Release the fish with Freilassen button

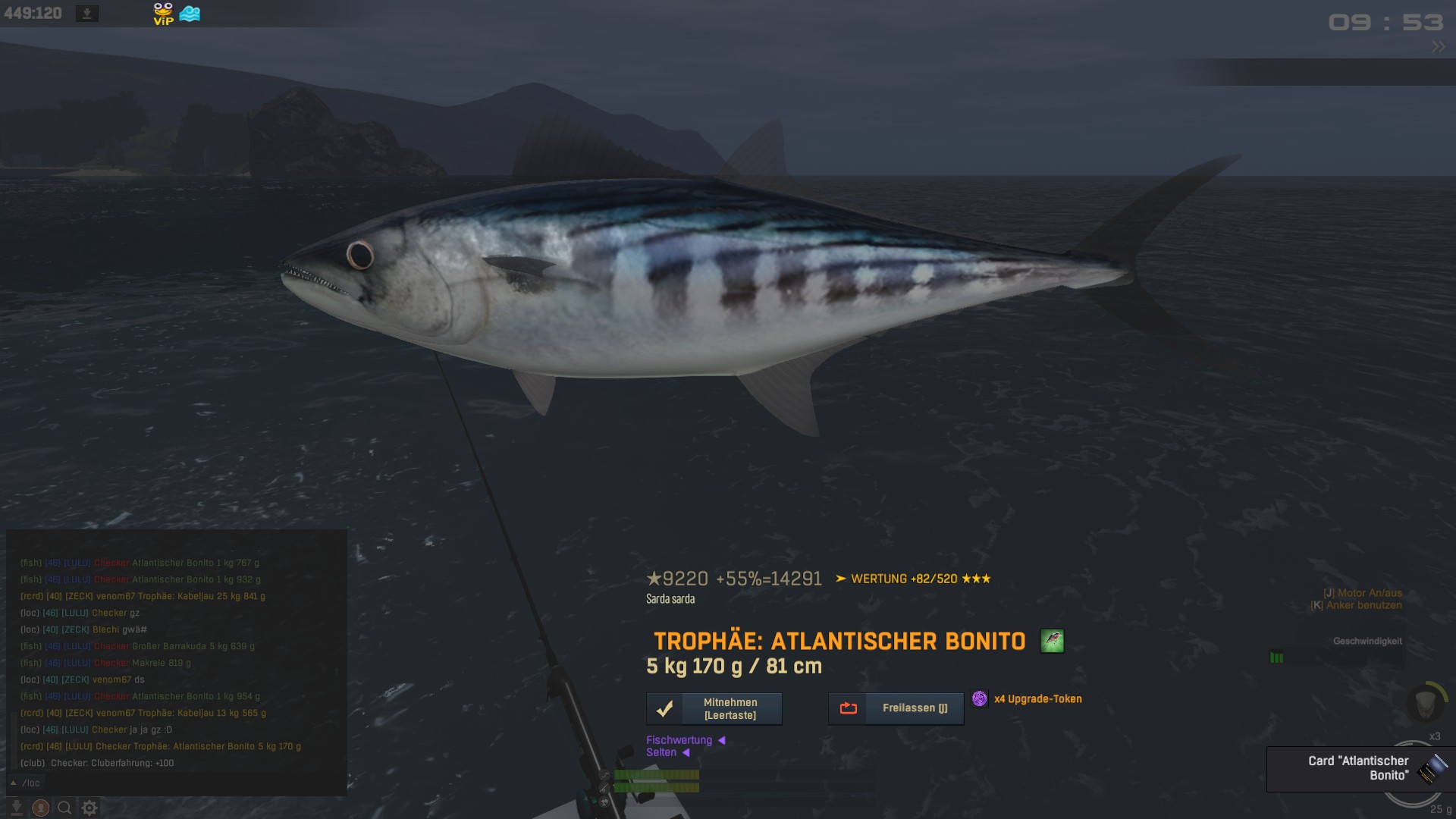(x=896, y=708)
